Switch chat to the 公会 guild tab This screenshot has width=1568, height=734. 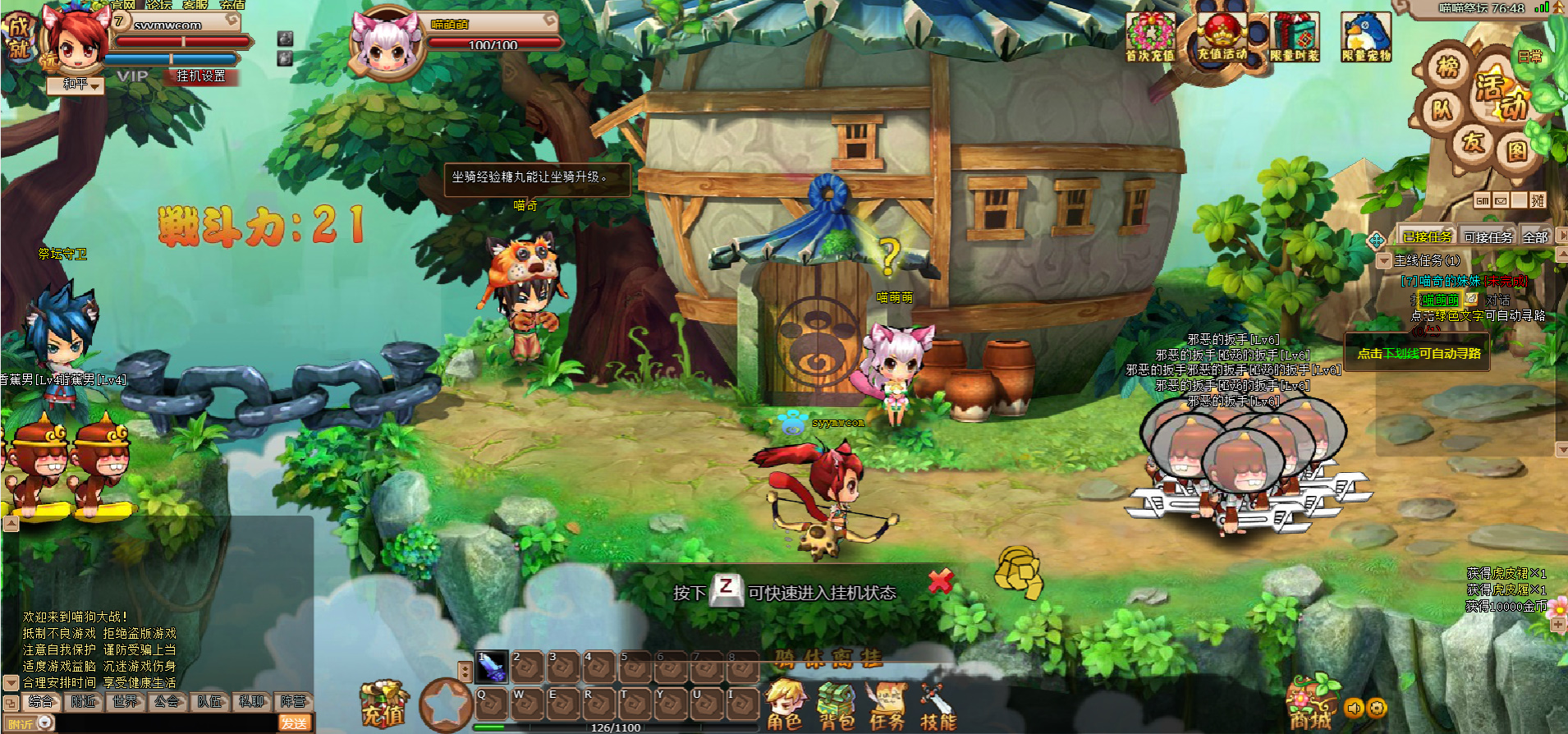click(x=167, y=702)
